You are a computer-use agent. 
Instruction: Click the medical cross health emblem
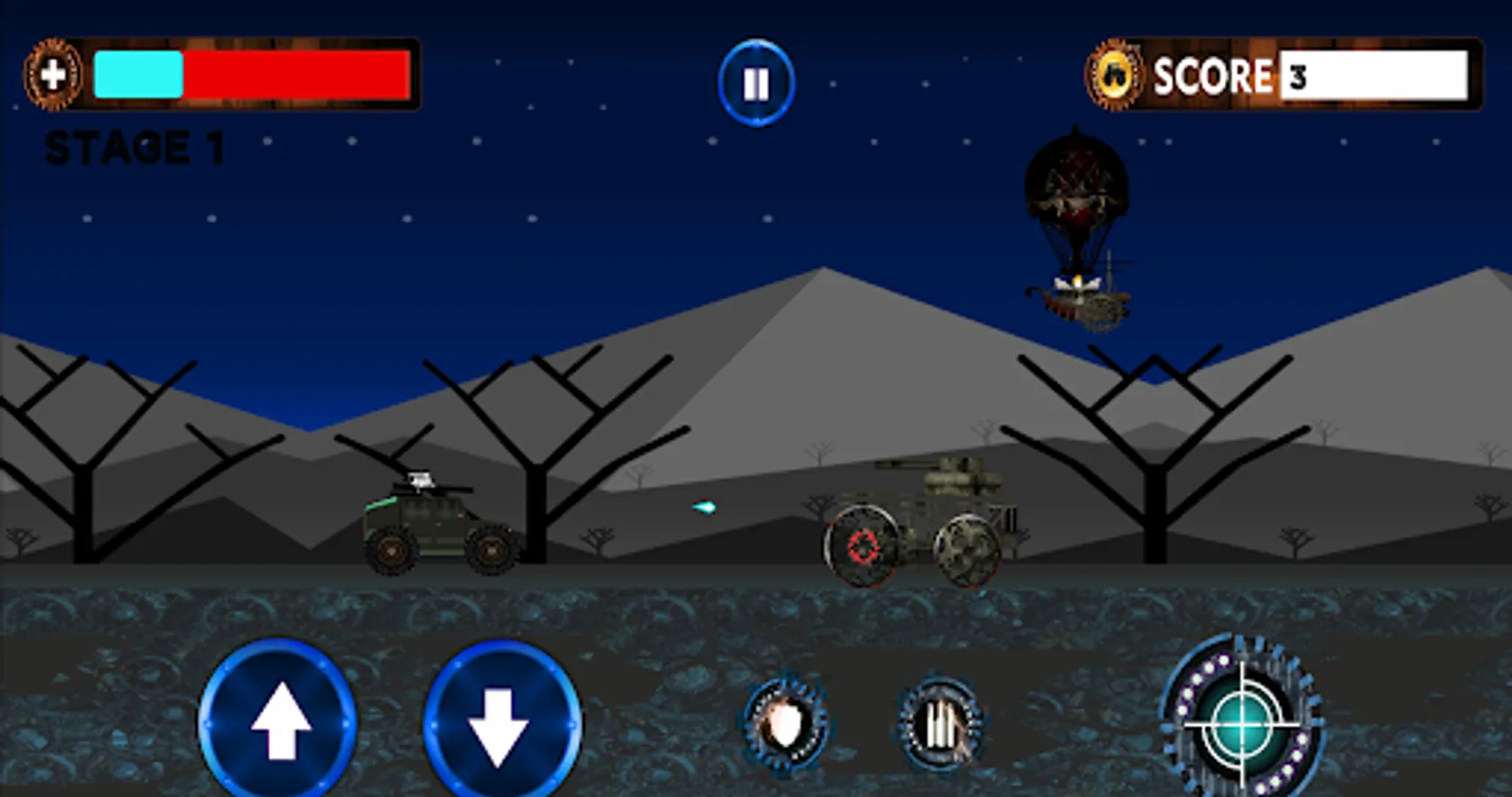(x=55, y=74)
